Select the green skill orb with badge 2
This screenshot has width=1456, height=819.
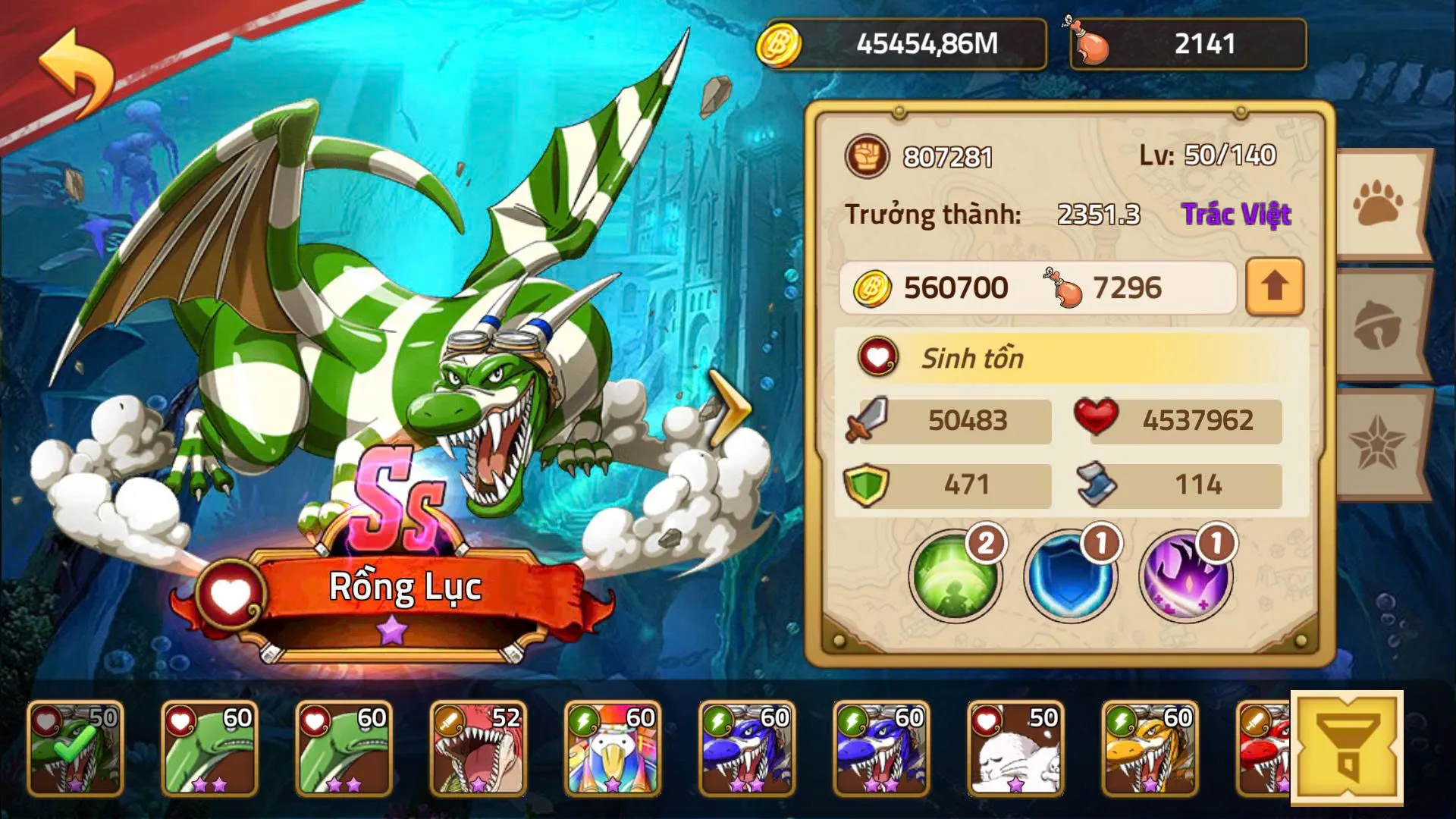(x=957, y=576)
